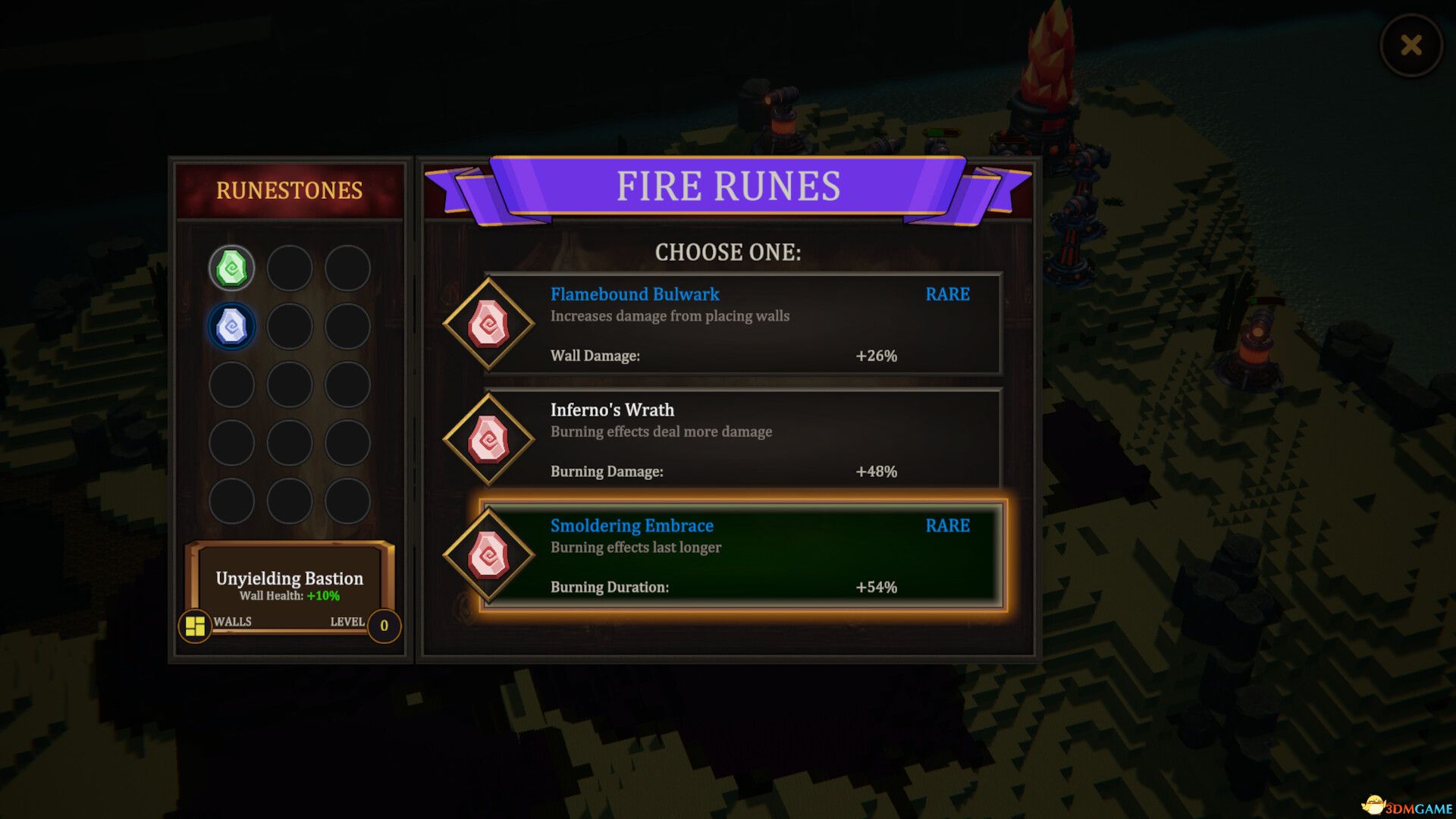Viewport: 1456px width, 819px height.
Task: Select the green runestone slot
Action: [231, 268]
